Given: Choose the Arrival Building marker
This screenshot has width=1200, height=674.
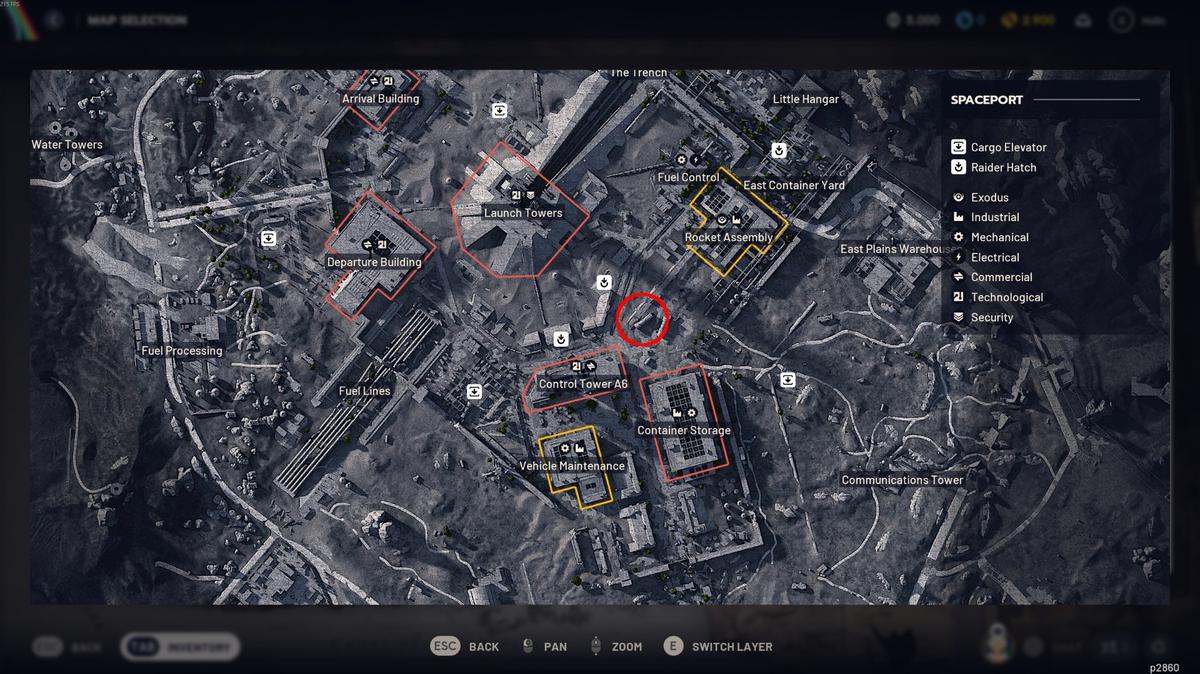Looking at the screenshot, I should (380, 99).
